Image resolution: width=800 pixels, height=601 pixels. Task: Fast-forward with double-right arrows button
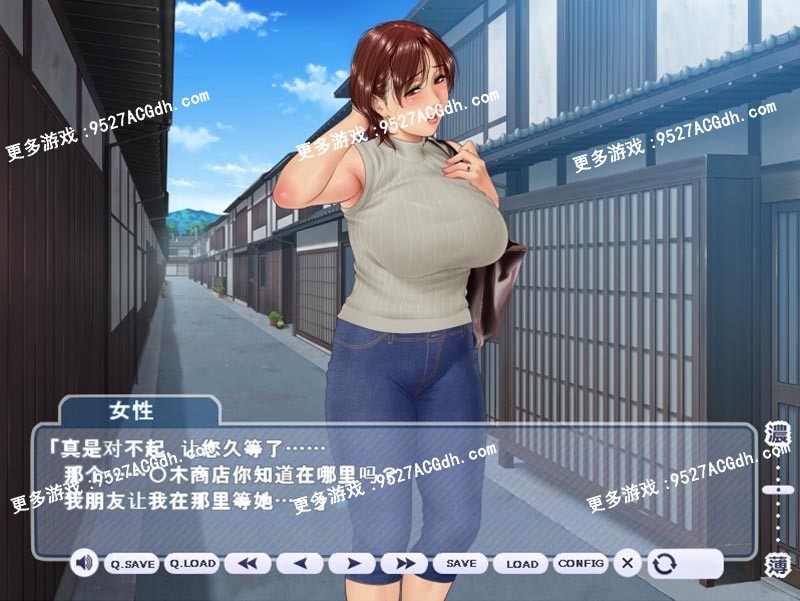coord(405,564)
